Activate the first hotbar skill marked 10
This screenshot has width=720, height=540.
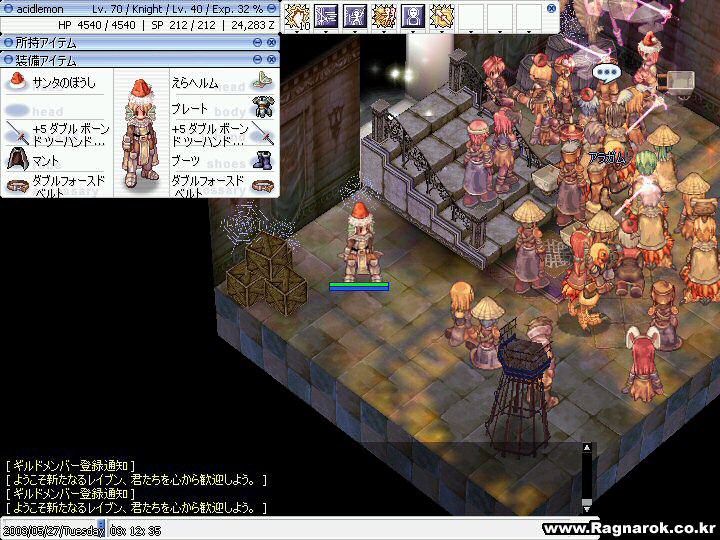coord(297,16)
